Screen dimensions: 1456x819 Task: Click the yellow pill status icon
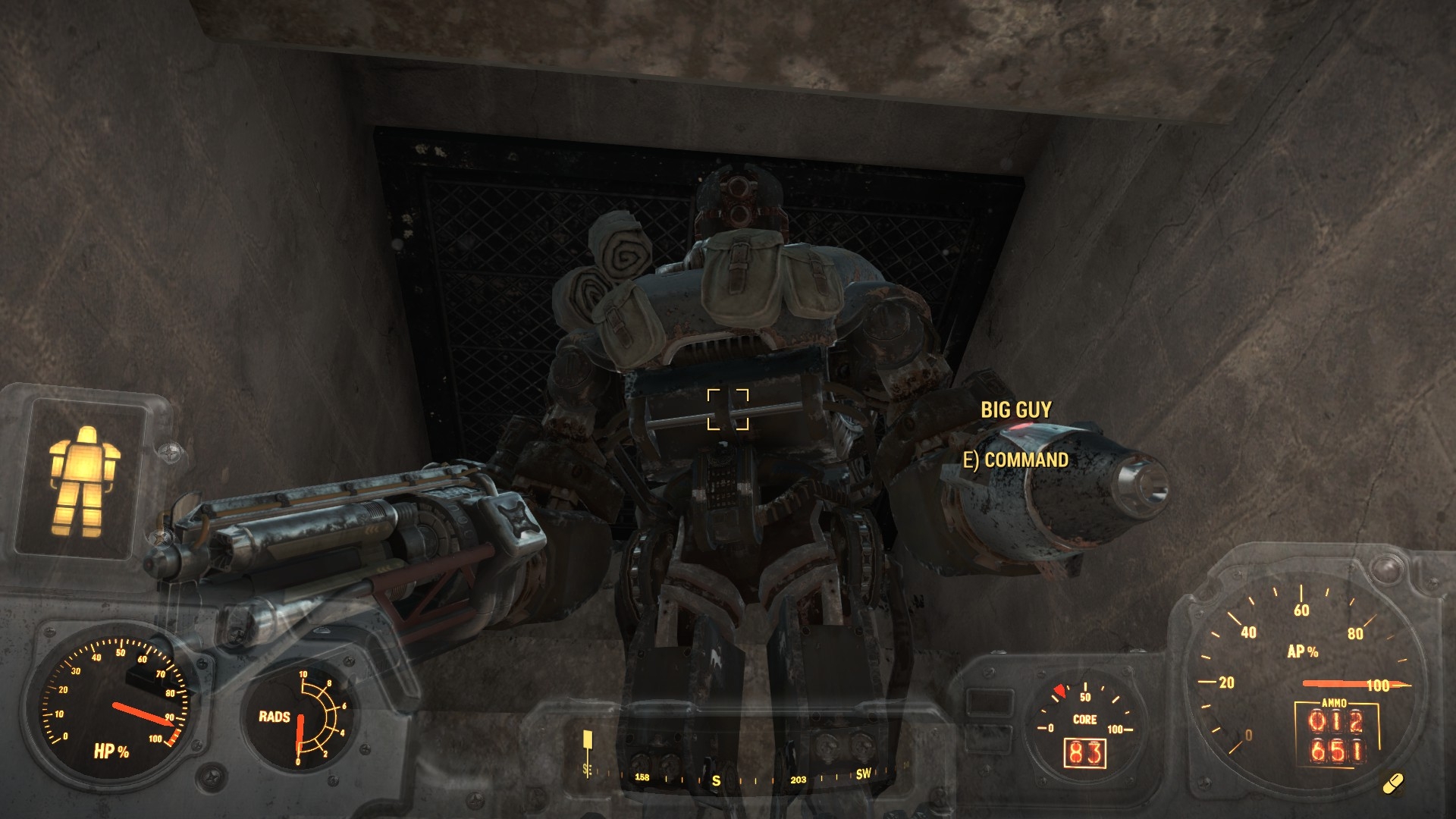[x=1392, y=784]
